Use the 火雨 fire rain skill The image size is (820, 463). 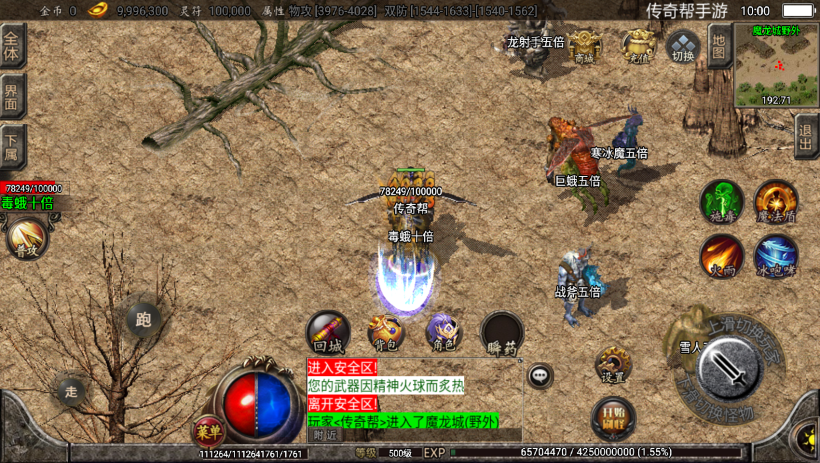point(720,255)
